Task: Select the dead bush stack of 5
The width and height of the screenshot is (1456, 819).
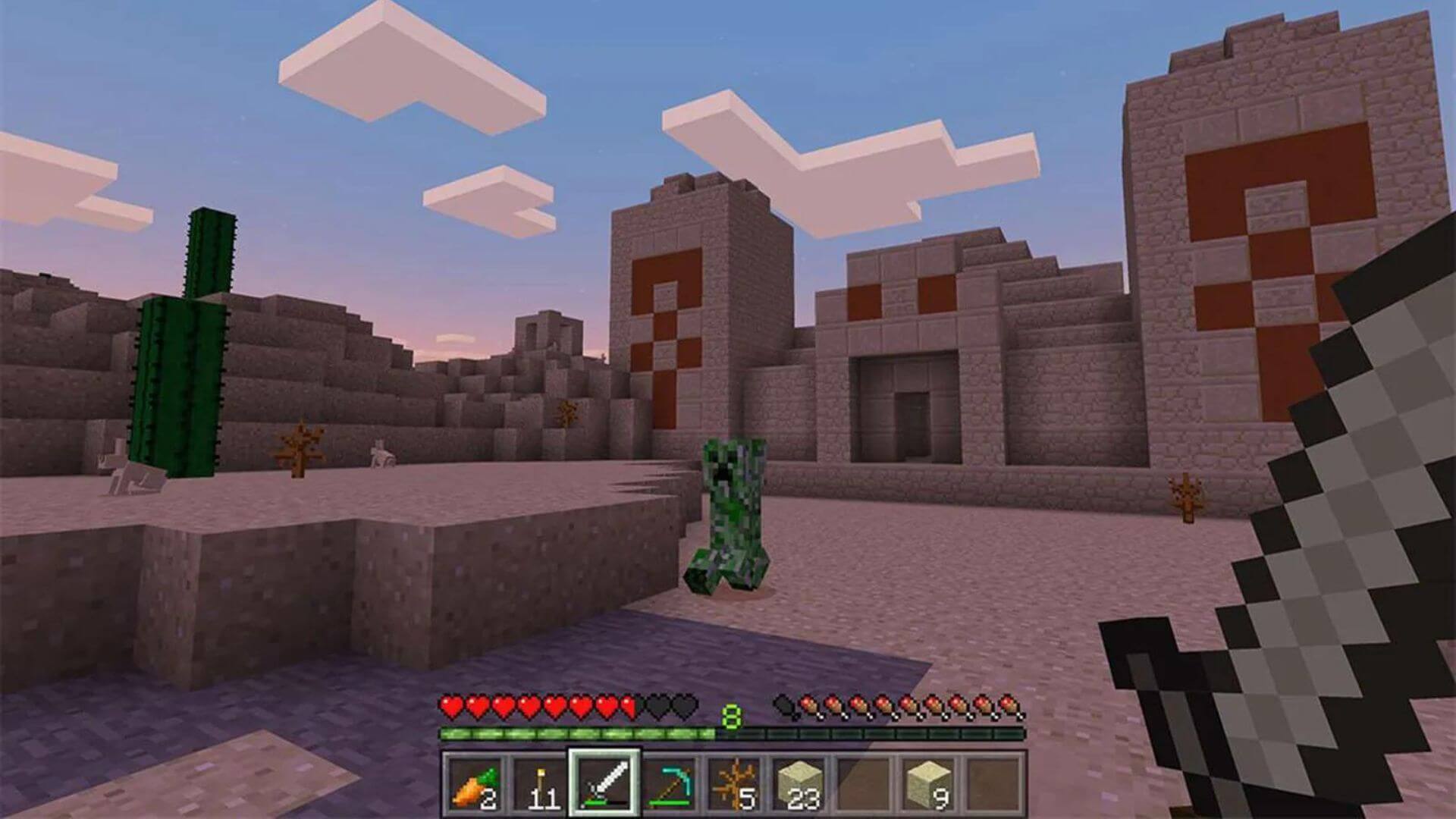Action: click(735, 783)
